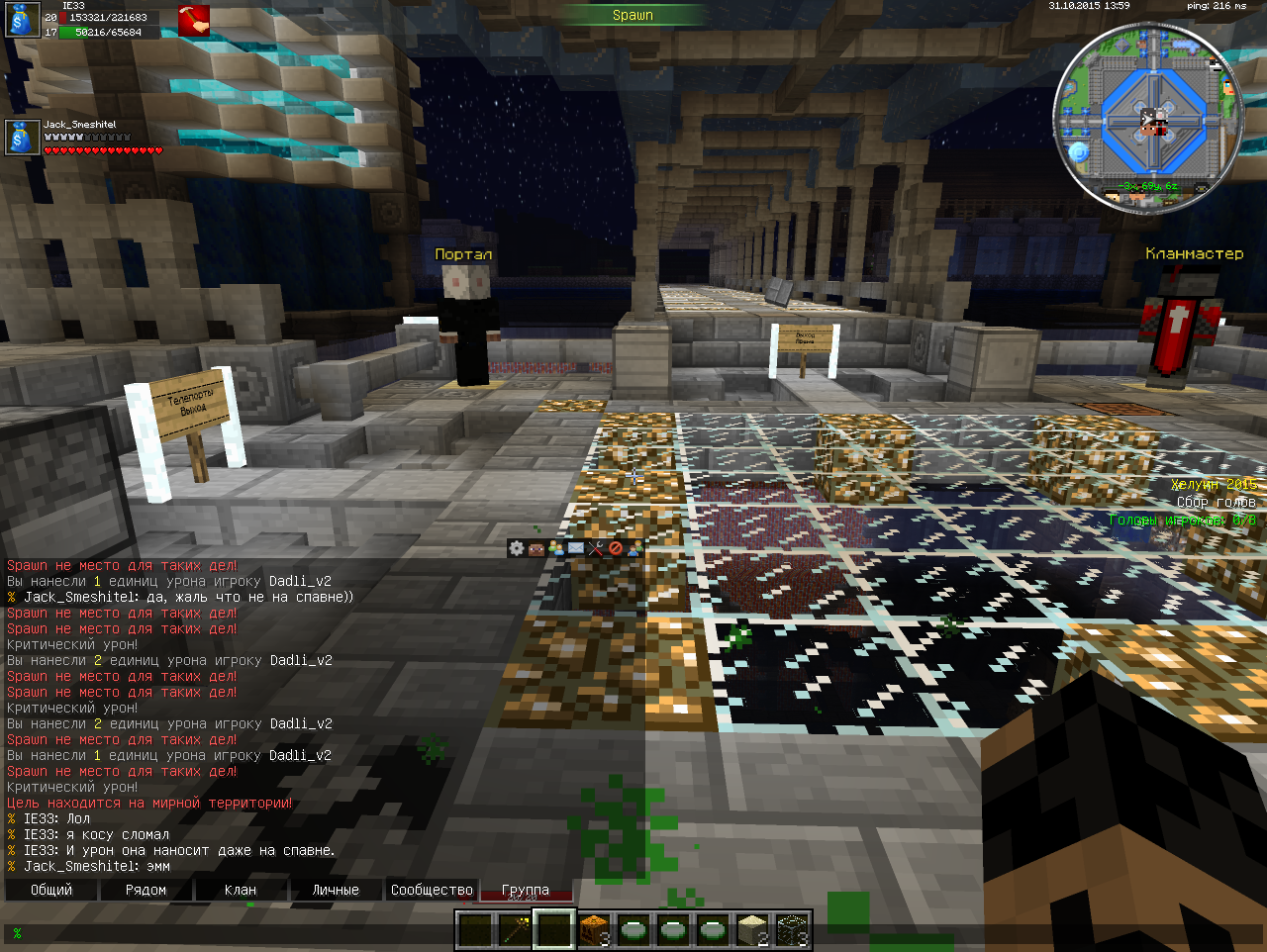Viewport: 1267px width, 952px height.
Task: Select Jack_Smeshitel's party member portrait
Action: click(x=22, y=137)
